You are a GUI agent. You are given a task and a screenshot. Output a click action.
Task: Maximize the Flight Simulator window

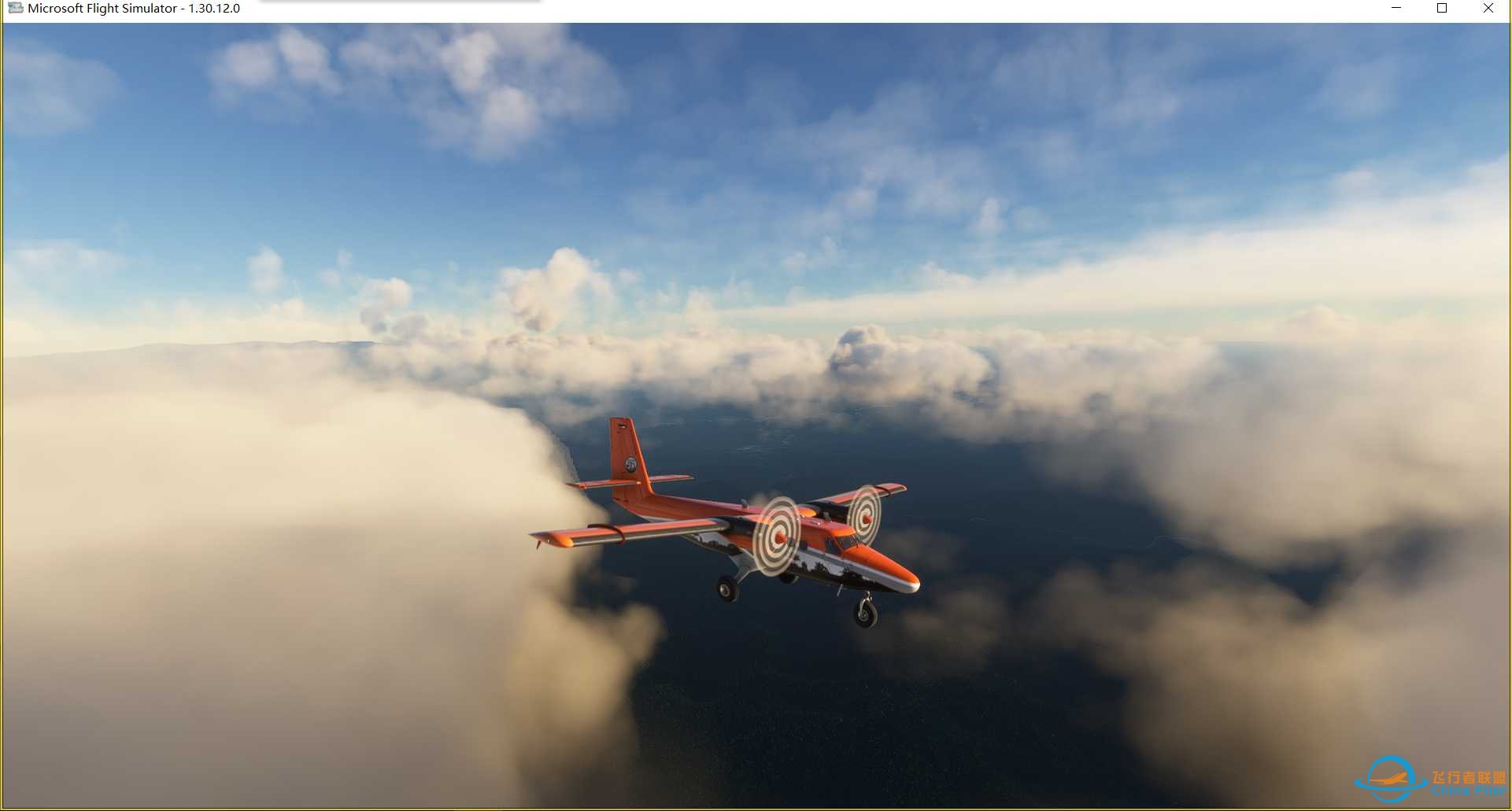pyautogui.click(x=1442, y=9)
